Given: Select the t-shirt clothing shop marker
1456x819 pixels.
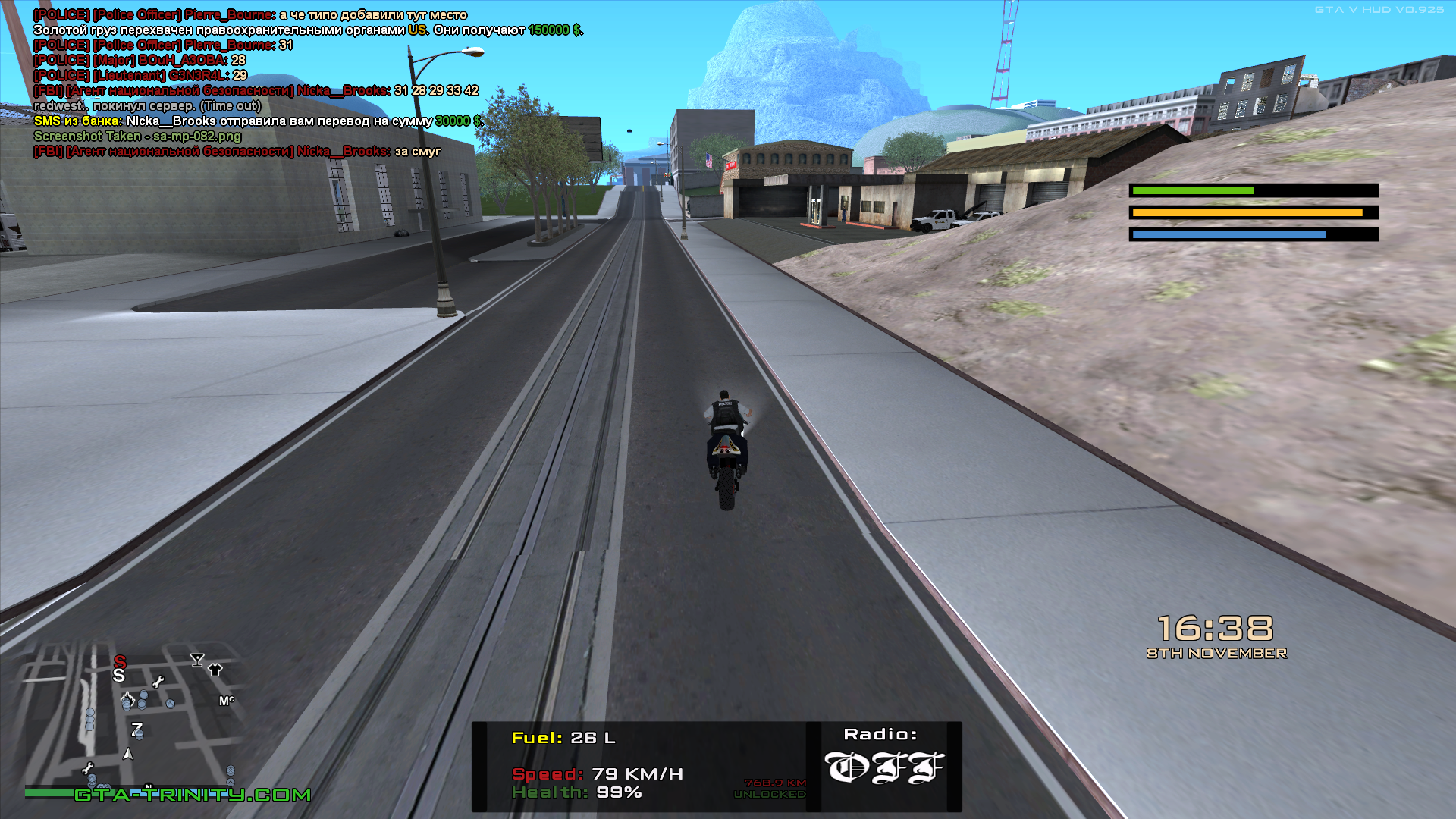Looking at the screenshot, I should coord(215,670).
